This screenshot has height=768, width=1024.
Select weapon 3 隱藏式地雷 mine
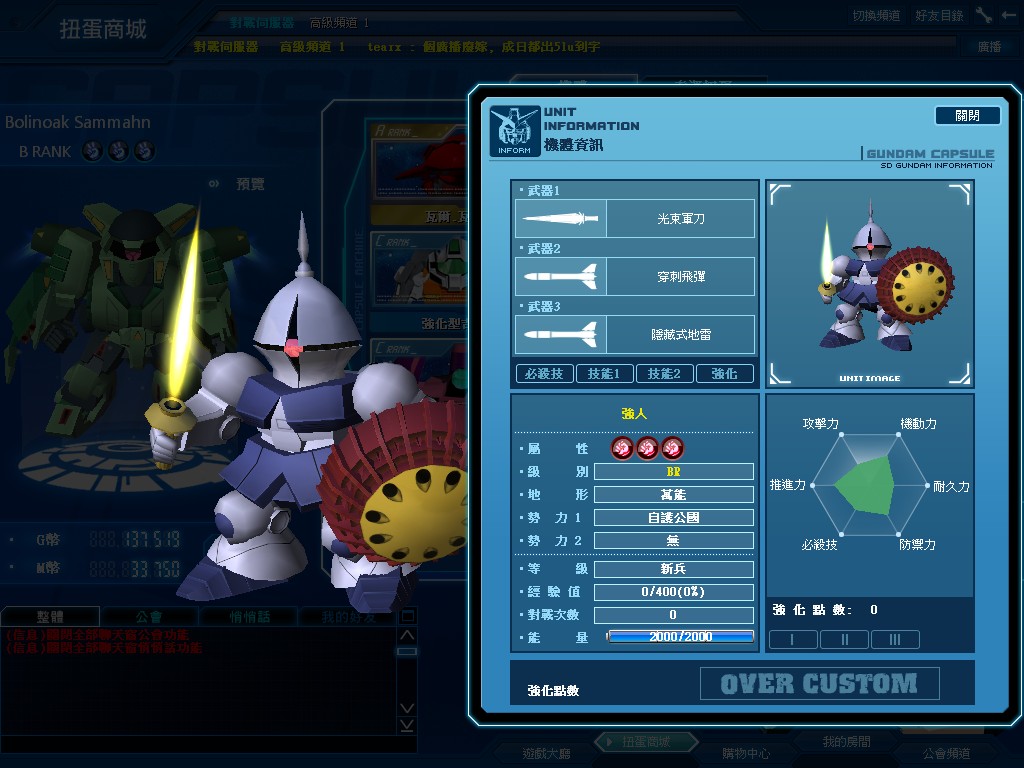tap(635, 334)
